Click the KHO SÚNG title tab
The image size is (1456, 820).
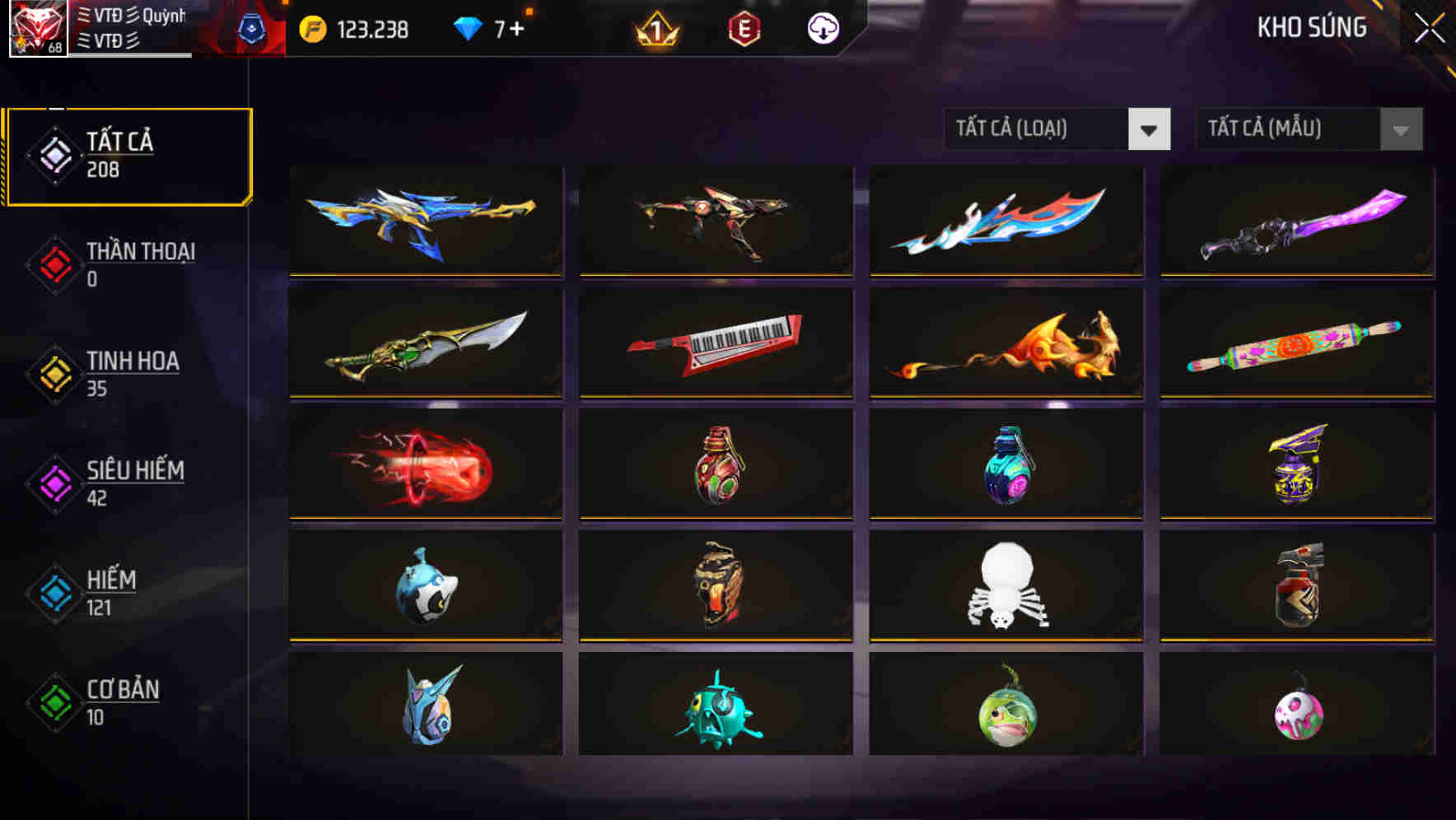pos(1311,27)
